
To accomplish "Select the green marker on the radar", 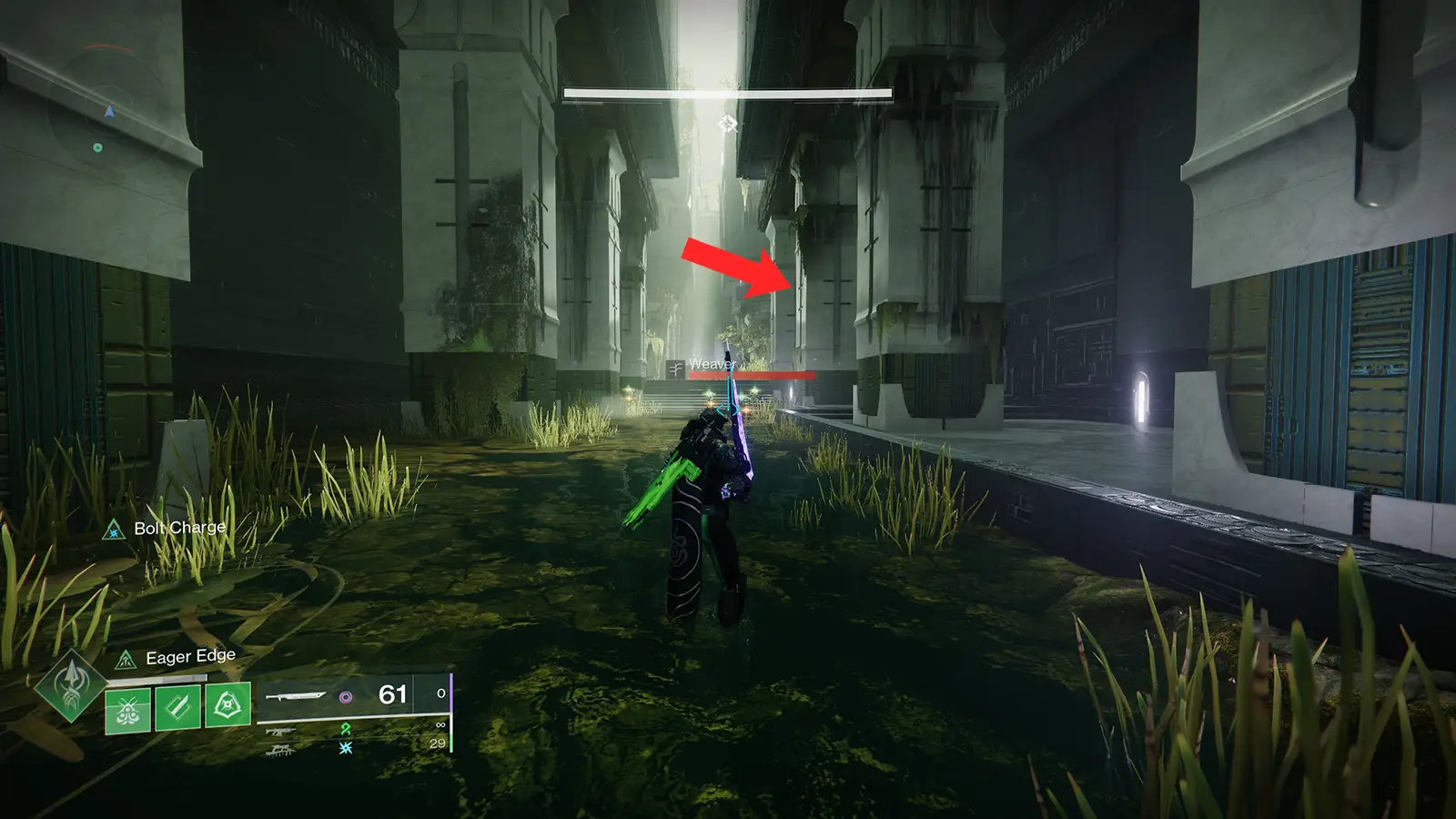I will [x=97, y=147].
